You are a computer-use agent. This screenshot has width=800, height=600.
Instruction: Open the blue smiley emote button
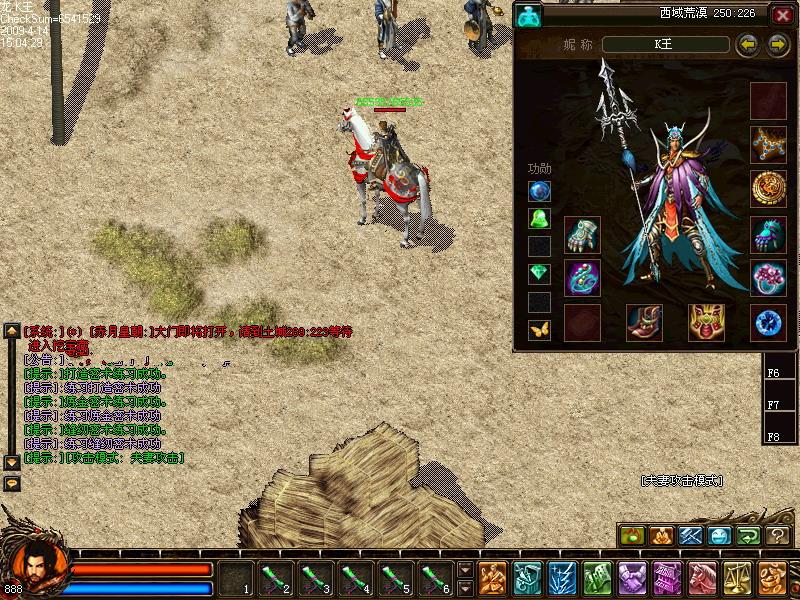click(720, 536)
